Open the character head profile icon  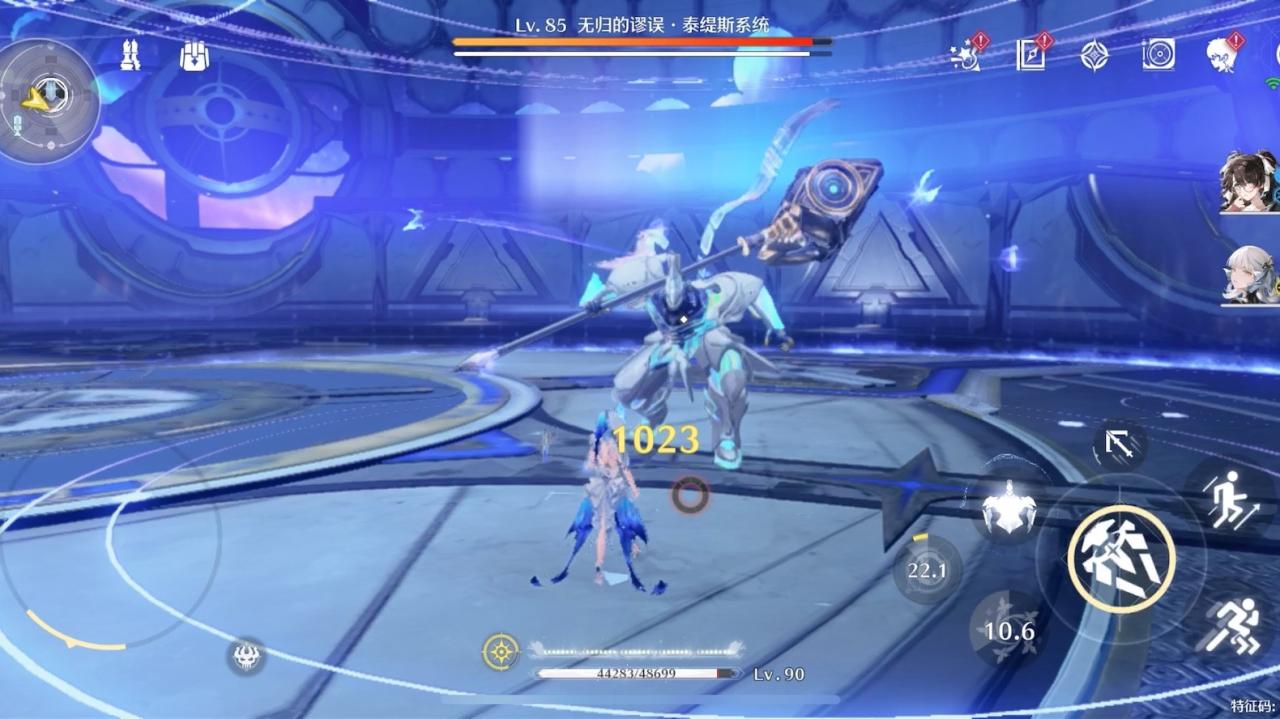coord(1221,55)
